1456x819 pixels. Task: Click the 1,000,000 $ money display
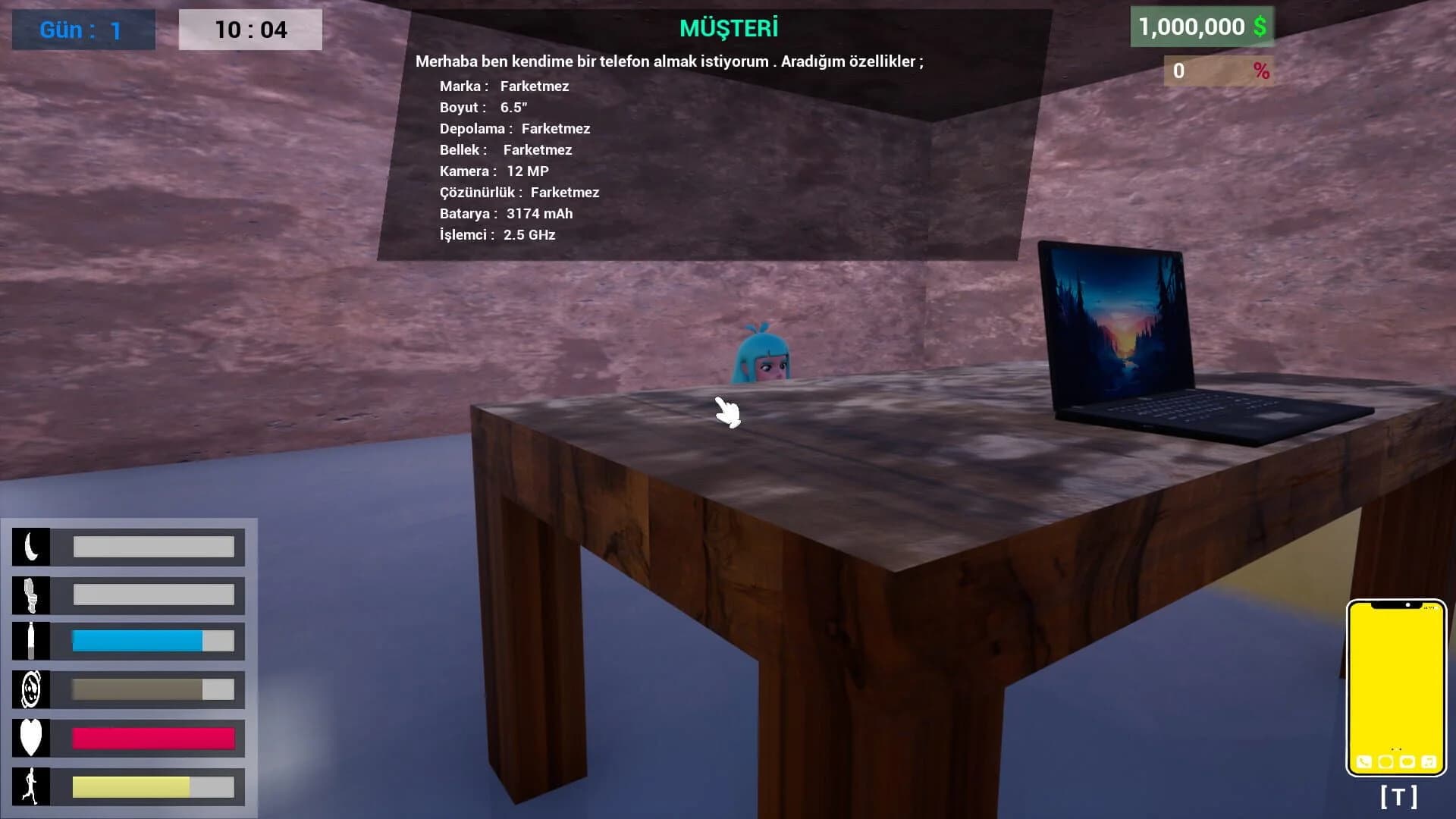pyautogui.click(x=1201, y=25)
